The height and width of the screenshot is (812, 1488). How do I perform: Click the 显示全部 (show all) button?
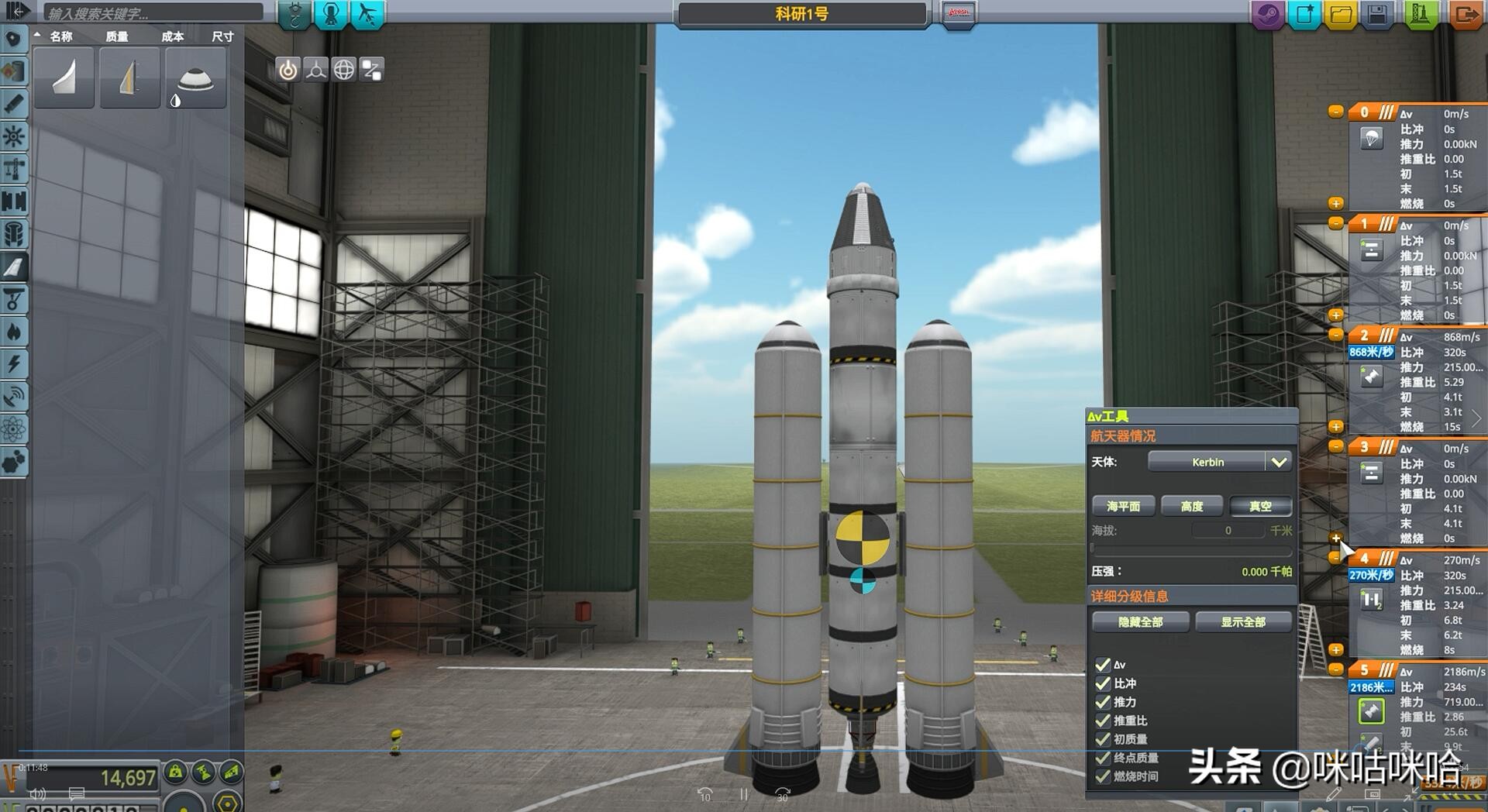pyautogui.click(x=1243, y=621)
